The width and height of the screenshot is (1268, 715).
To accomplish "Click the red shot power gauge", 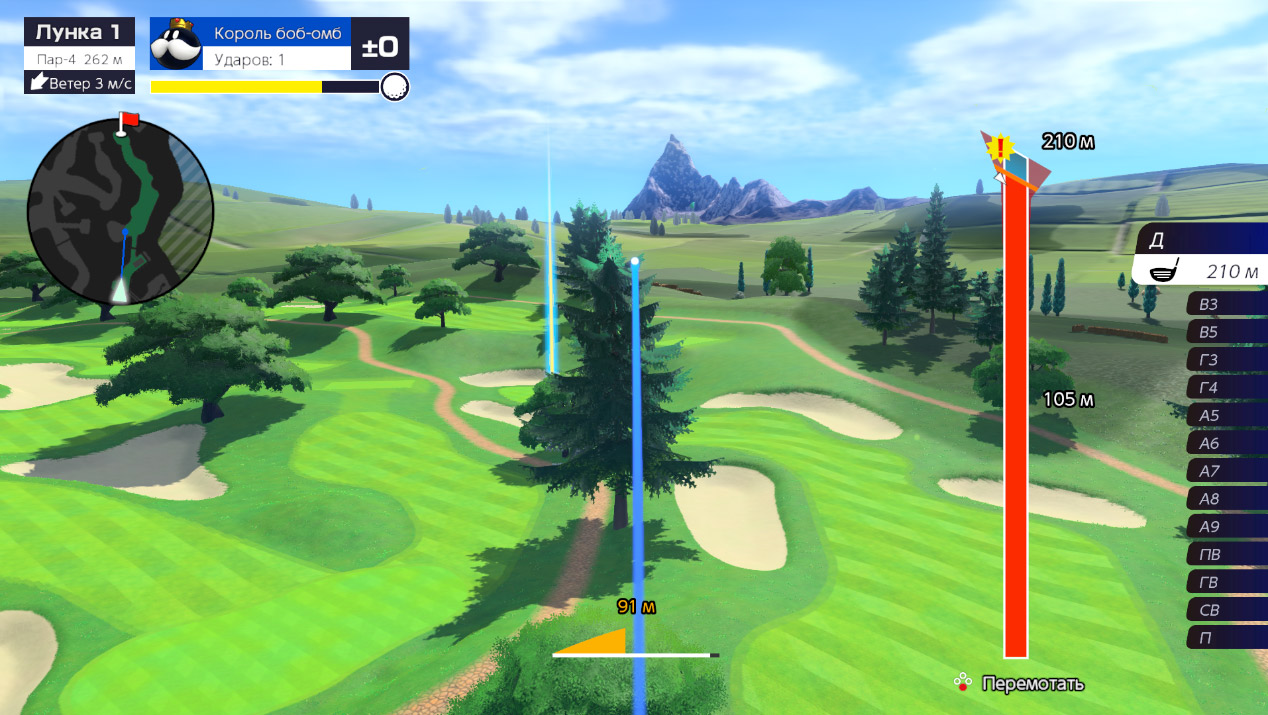I will point(1016,420).
